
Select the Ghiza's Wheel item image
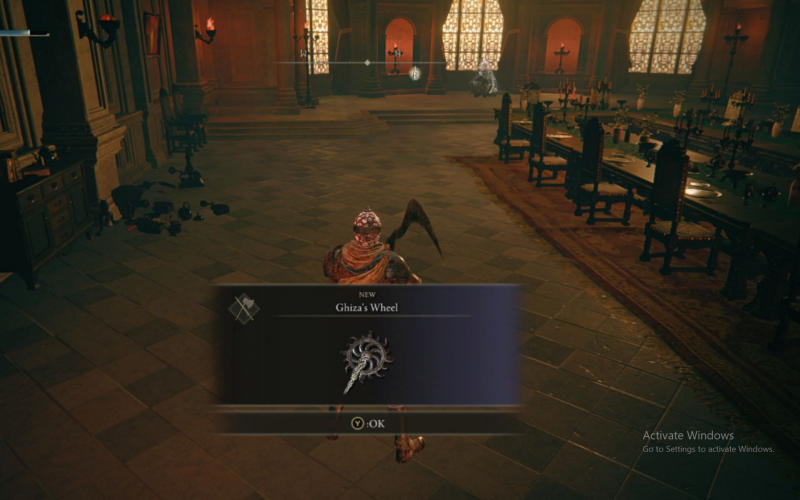pos(367,358)
